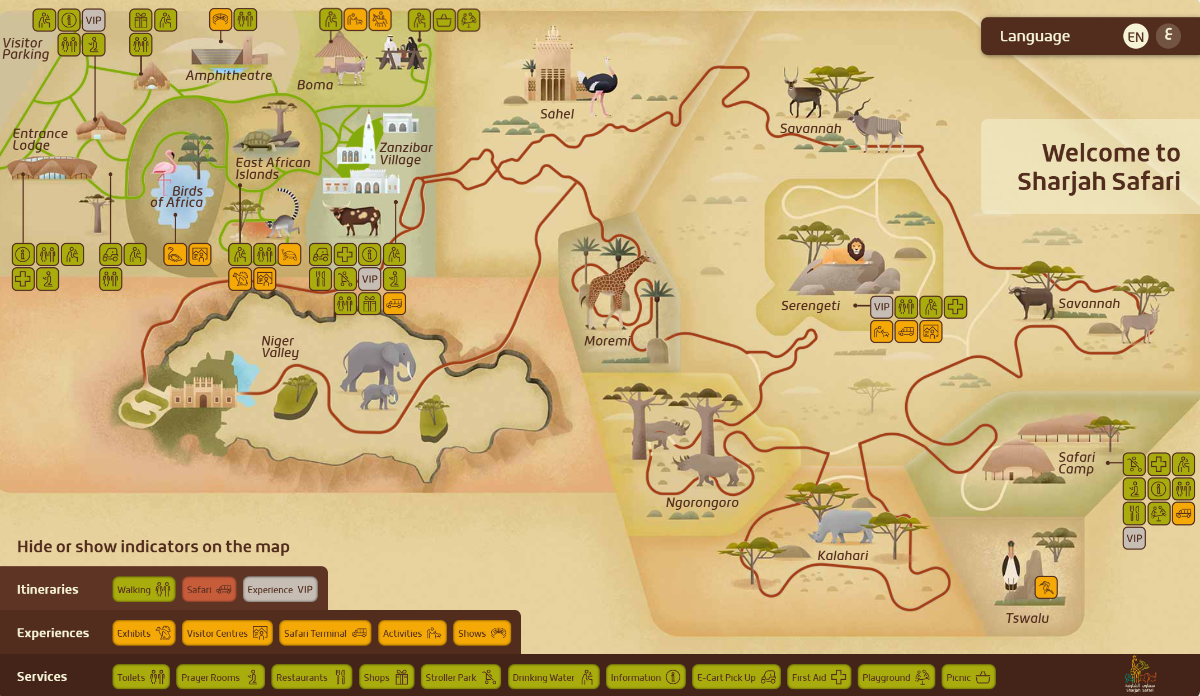Toggle the Experience VIP itinerary indicator
Viewport: 1200px width, 696px height.
click(x=280, y=590)
